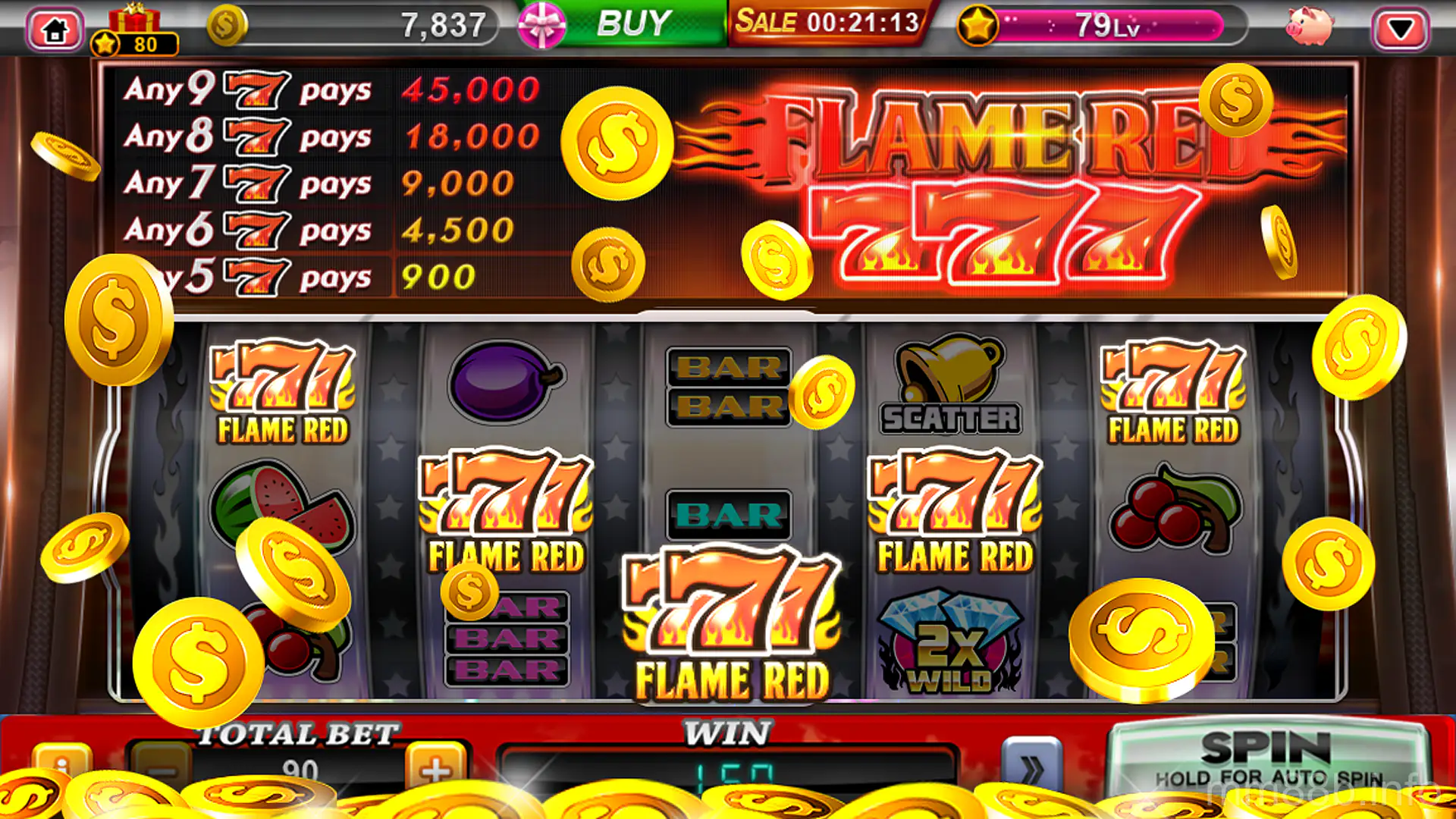The height and width of the screenshot is (819, 1456).
Task: Open the SALE offer with countdown timer
Action: point(827,22)
